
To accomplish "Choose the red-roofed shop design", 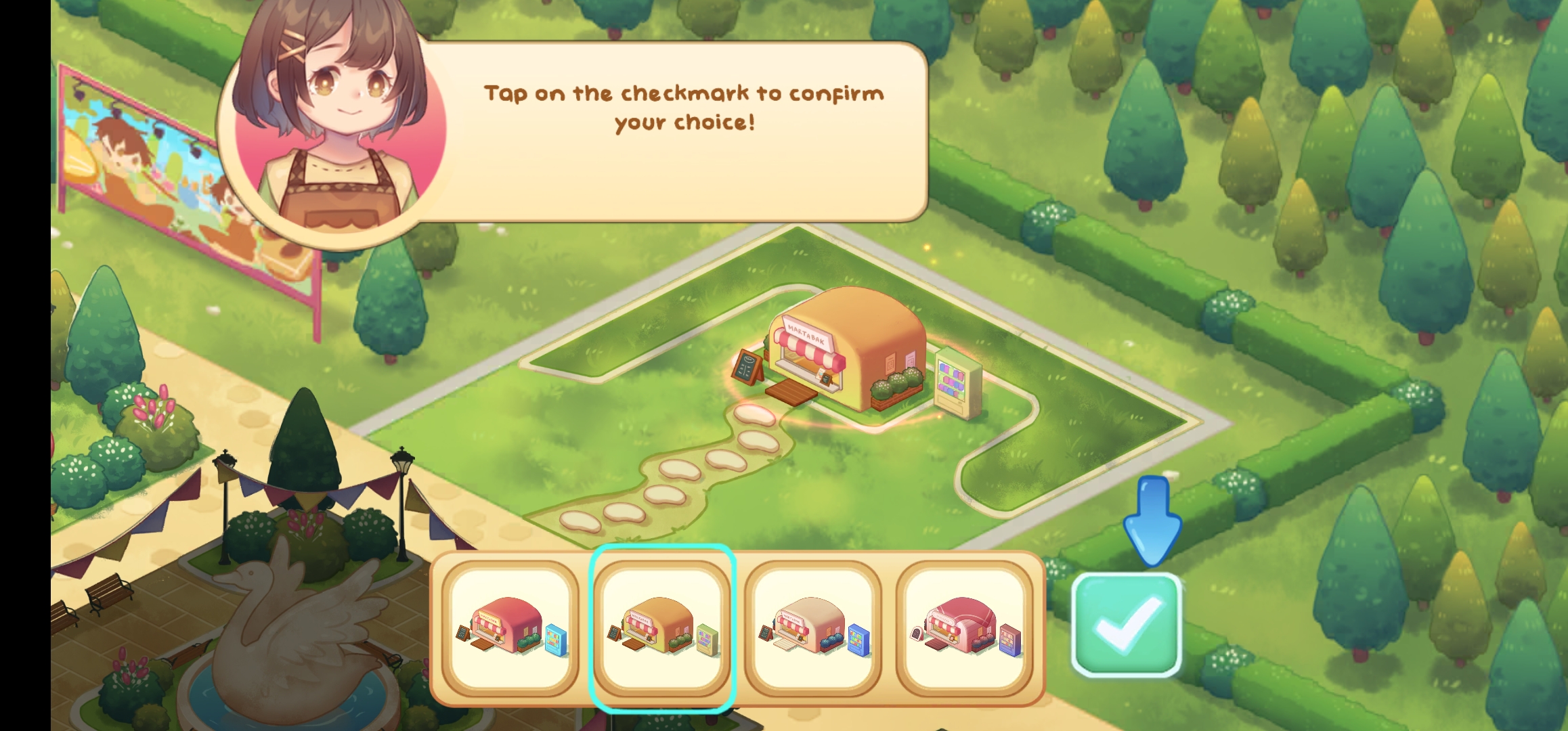I will pos(510,629).
